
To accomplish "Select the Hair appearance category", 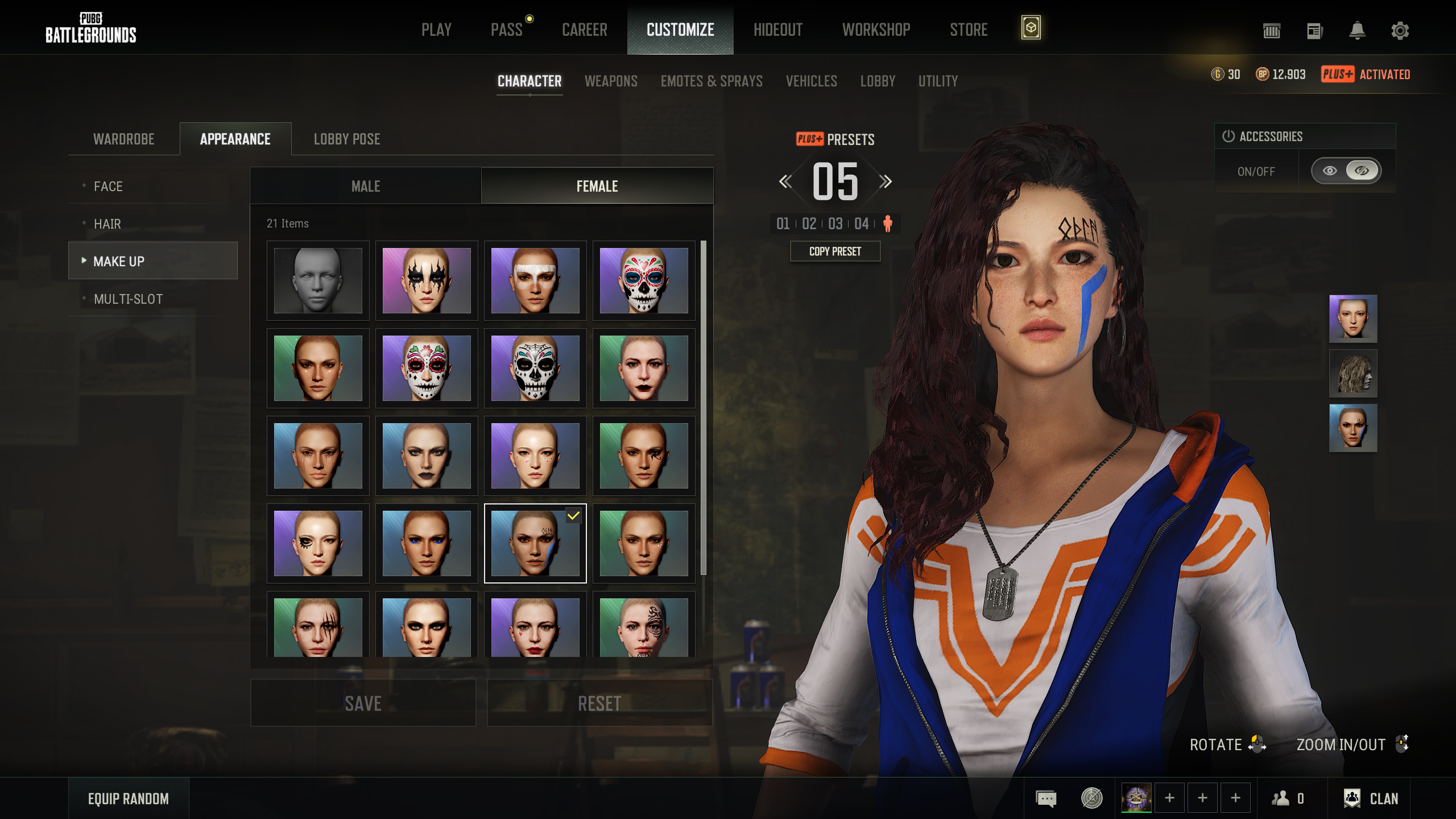I will coord(107,224).
